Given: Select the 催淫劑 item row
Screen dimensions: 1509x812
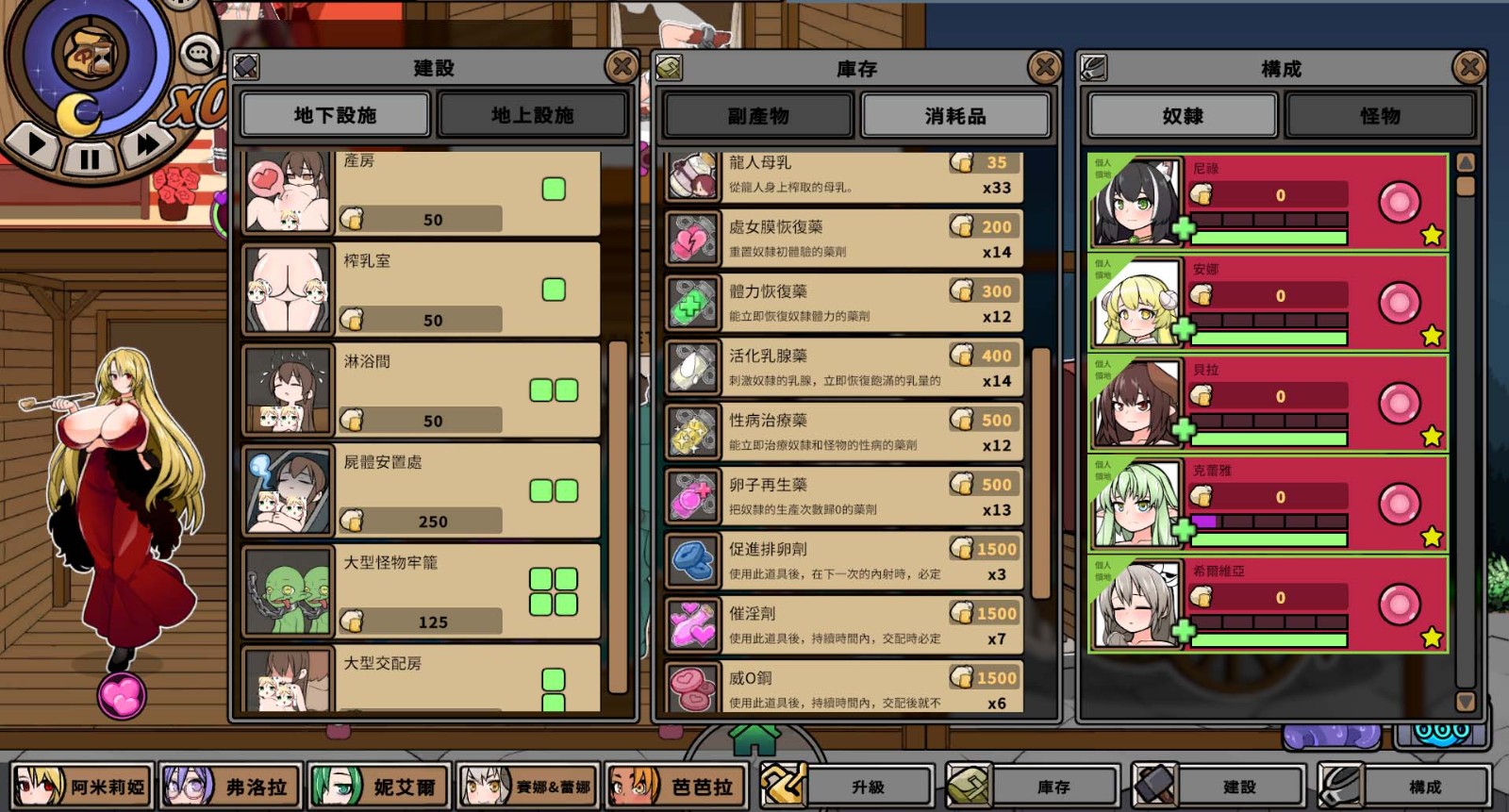Looking at the screenshot, I should [x=843, y=625].
